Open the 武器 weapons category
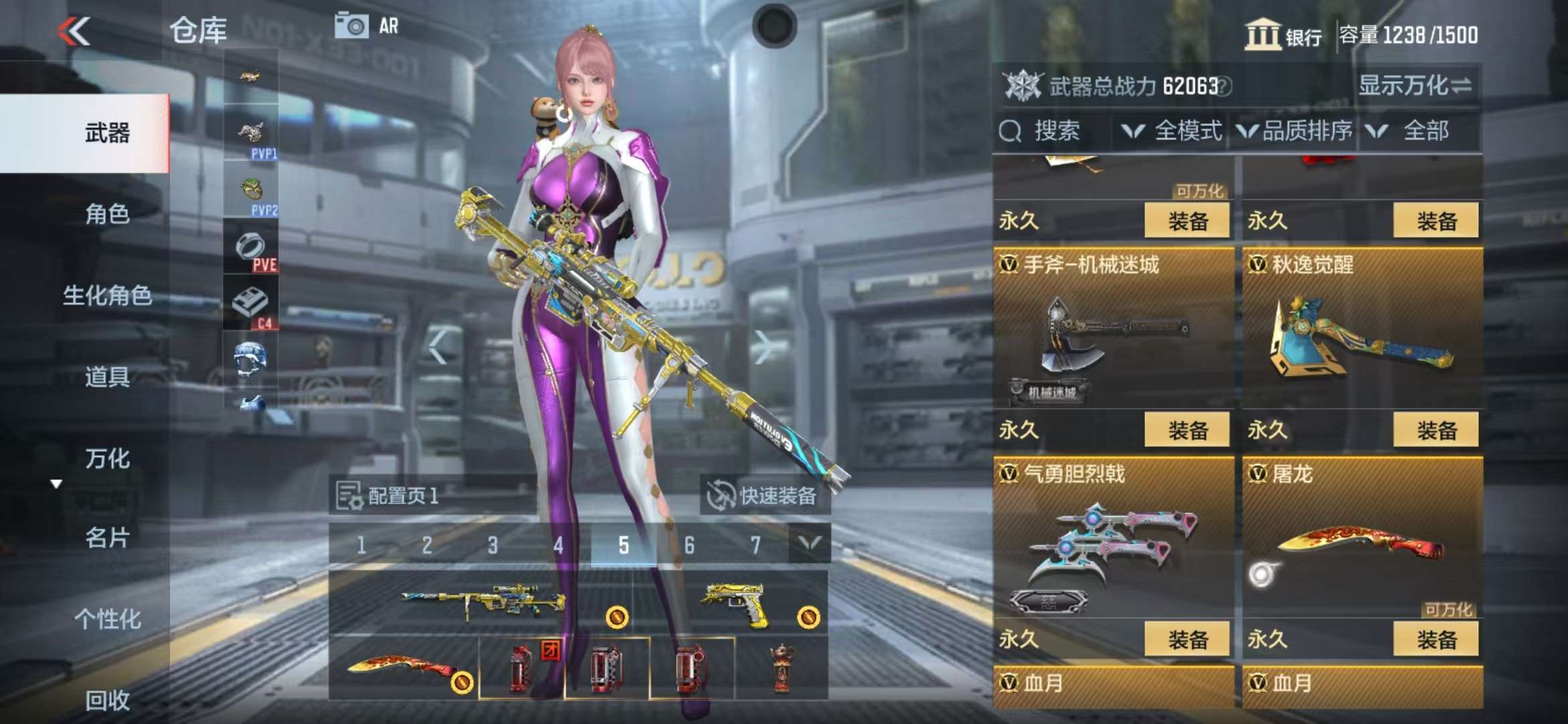Viewport: 1568px width, 724px height. (x=107, y=133)
